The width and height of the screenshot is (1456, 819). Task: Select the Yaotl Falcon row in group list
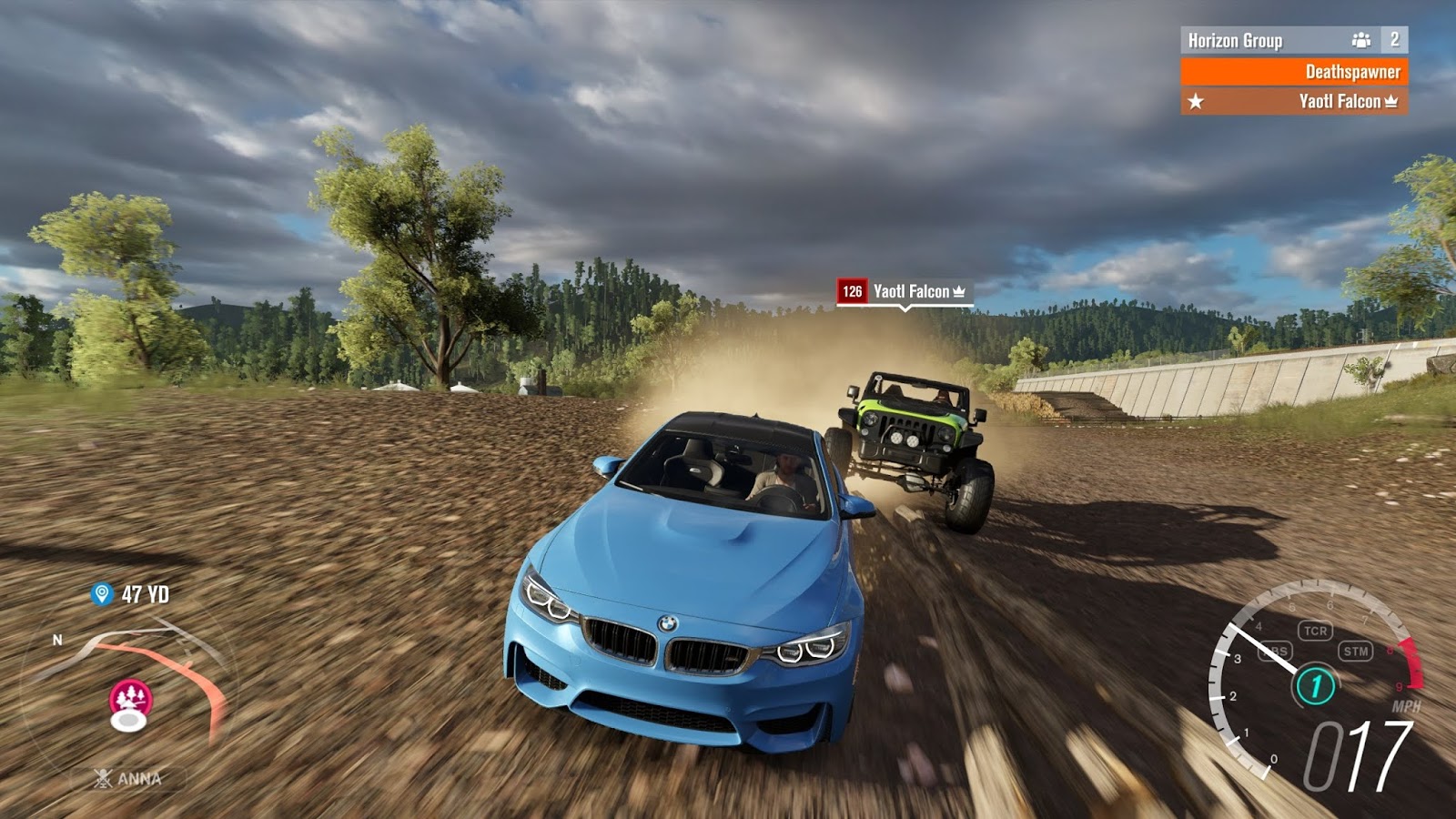(1293, 101)
